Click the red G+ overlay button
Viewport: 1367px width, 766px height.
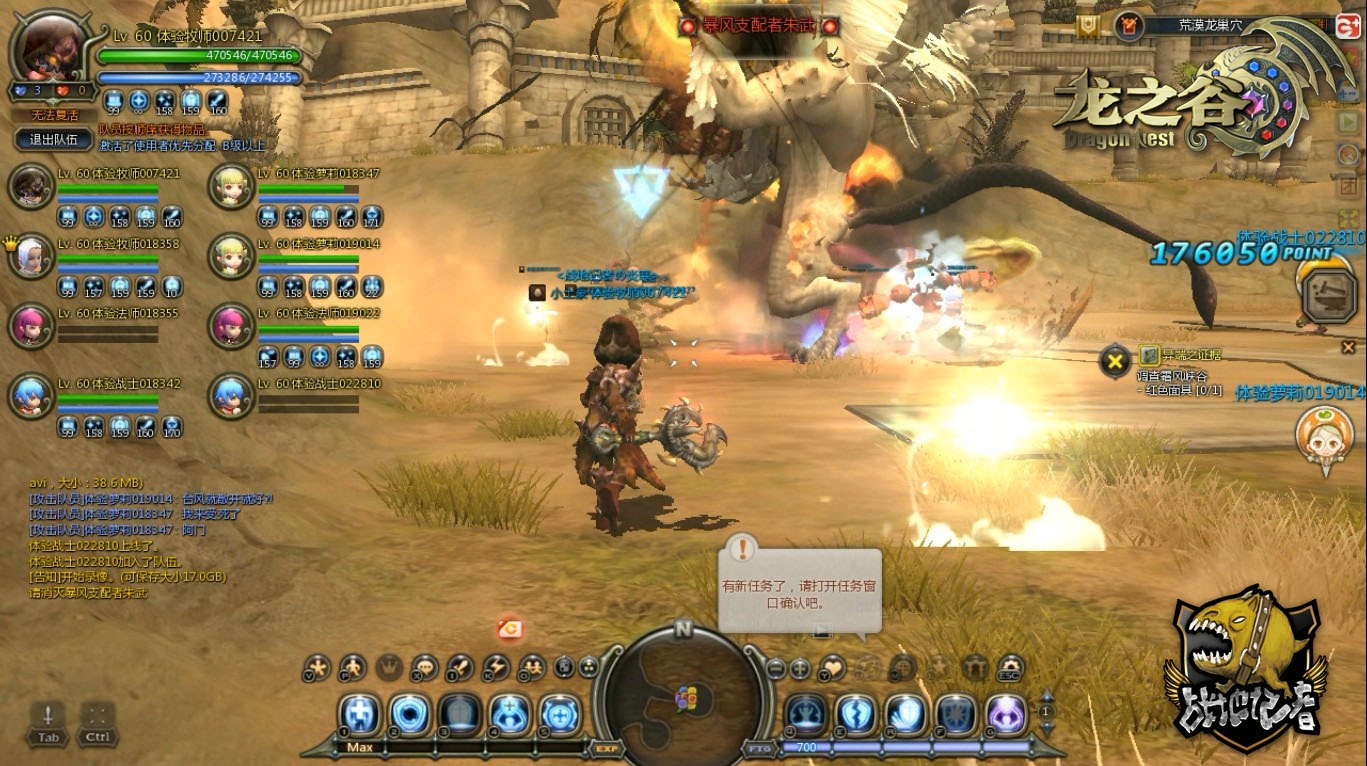(x=1348, y=27)
